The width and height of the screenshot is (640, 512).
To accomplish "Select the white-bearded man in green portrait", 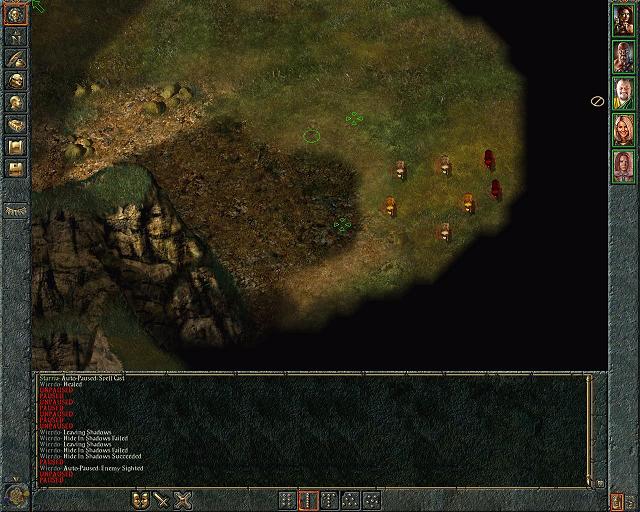I will click(623, 94).
